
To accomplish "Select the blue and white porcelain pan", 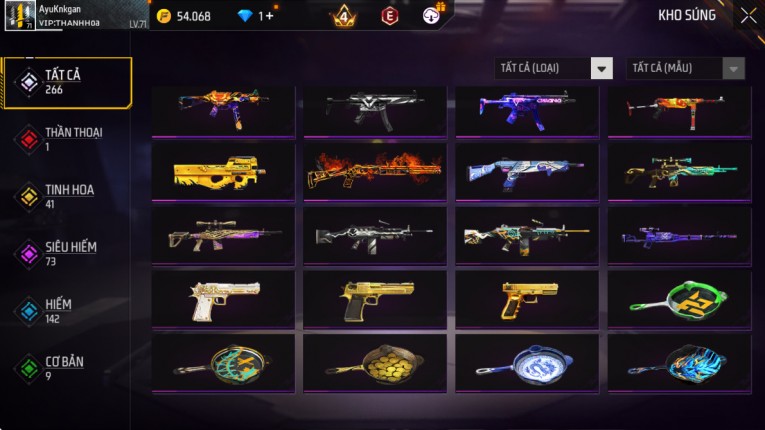I will pos(527,363).
